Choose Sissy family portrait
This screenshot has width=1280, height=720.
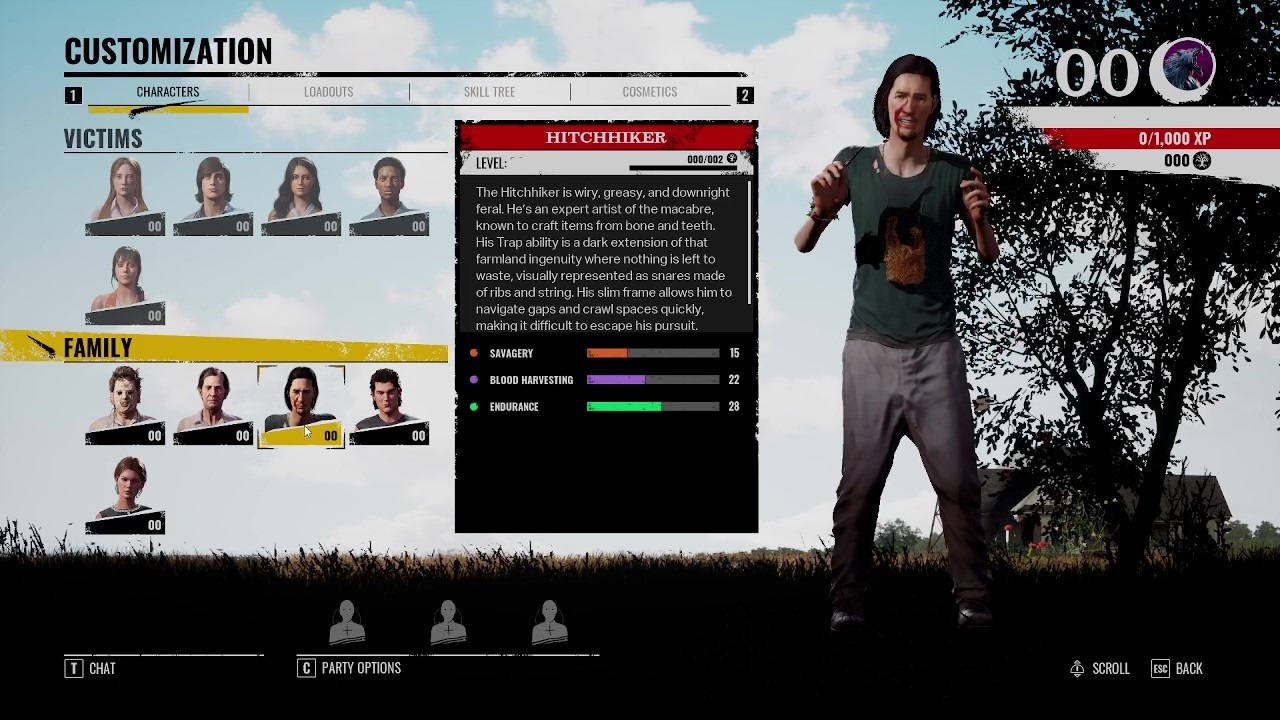125,495
